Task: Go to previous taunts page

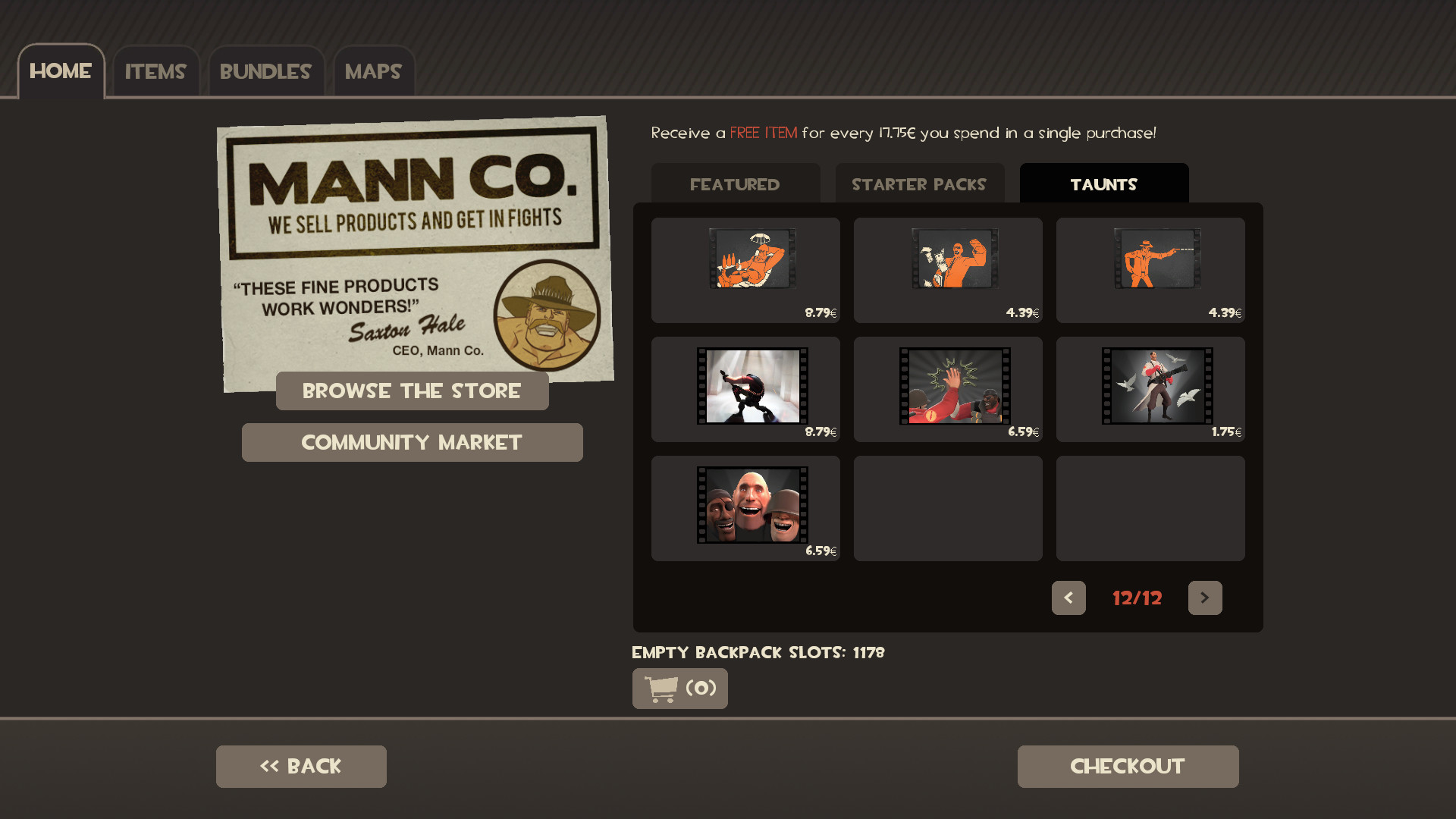Action: pos(1068,598)
